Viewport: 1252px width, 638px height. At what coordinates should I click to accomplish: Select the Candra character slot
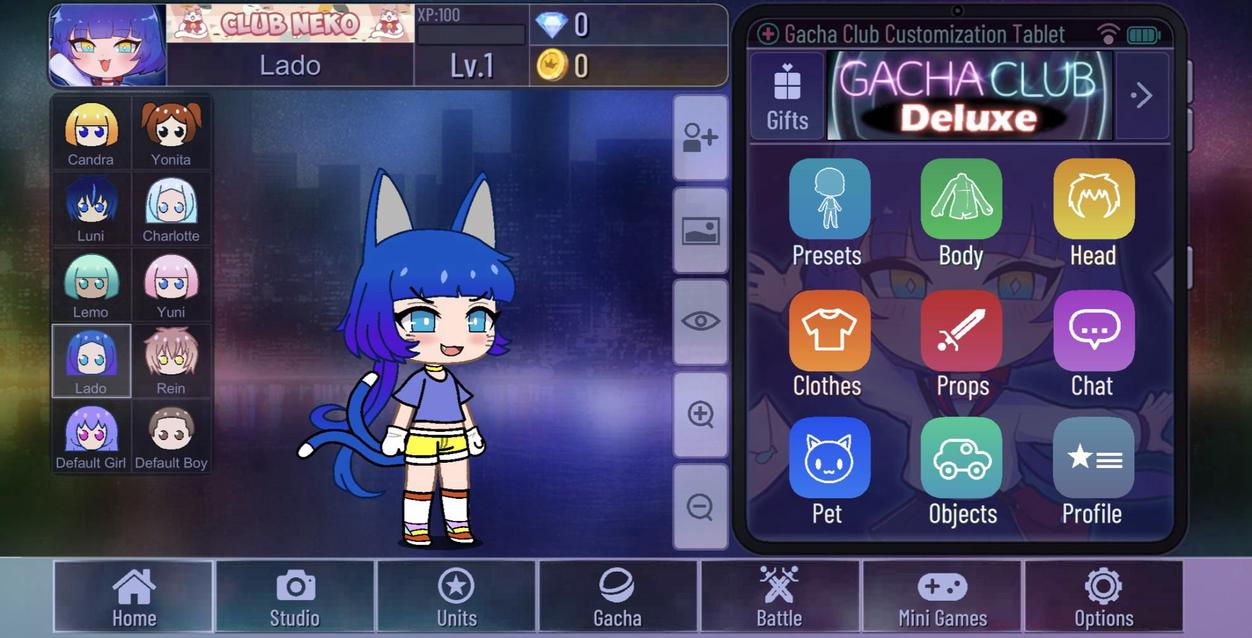coord(91,133)
